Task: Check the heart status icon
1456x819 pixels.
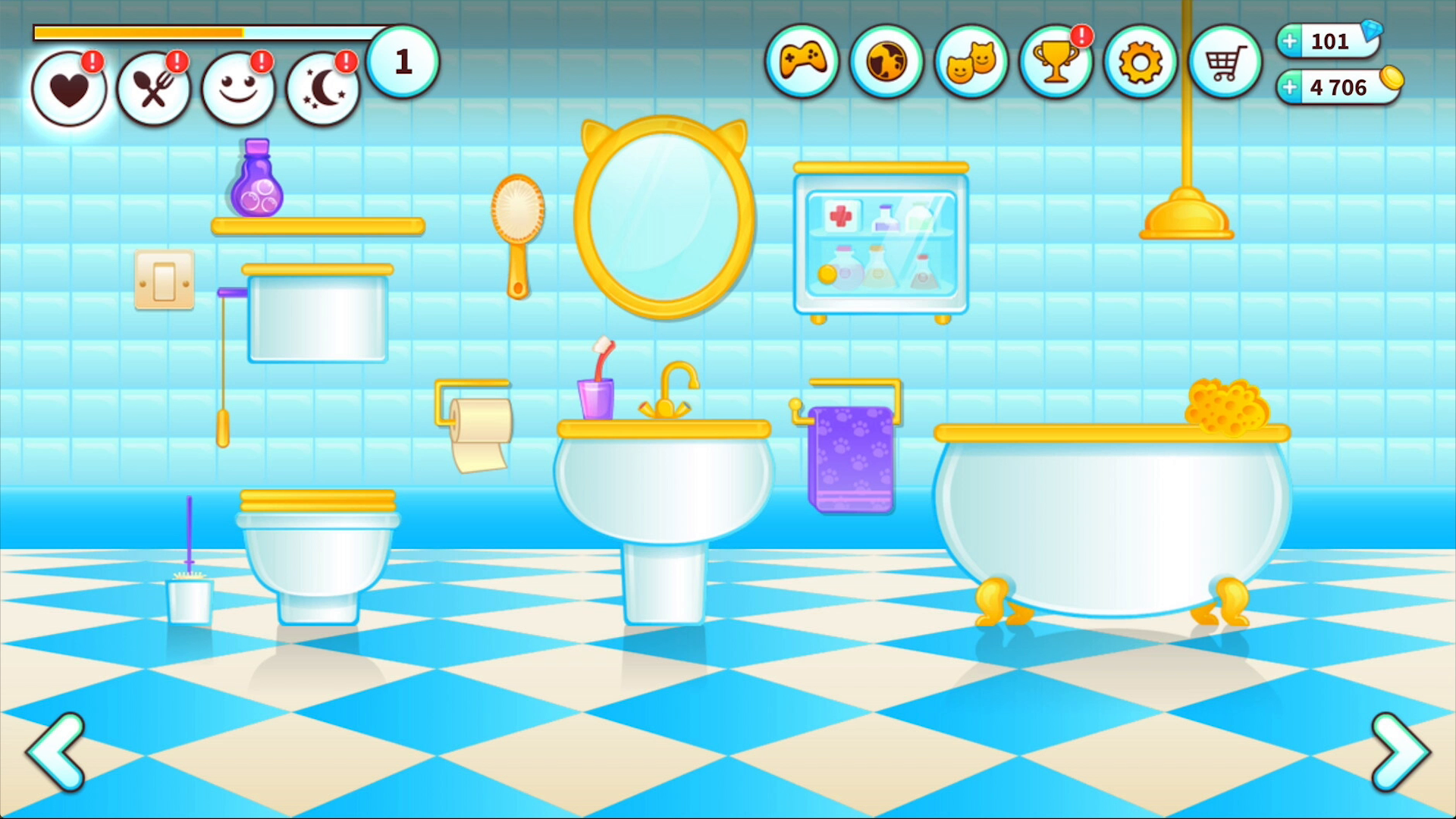Action: pyautogui.click(x=68, y=87)
